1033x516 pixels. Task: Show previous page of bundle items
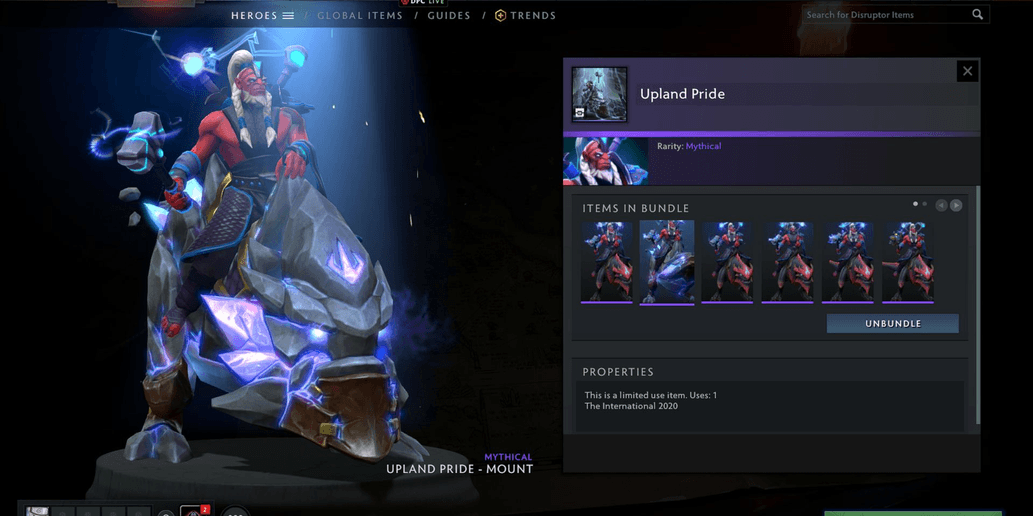(x=941, y=205)
